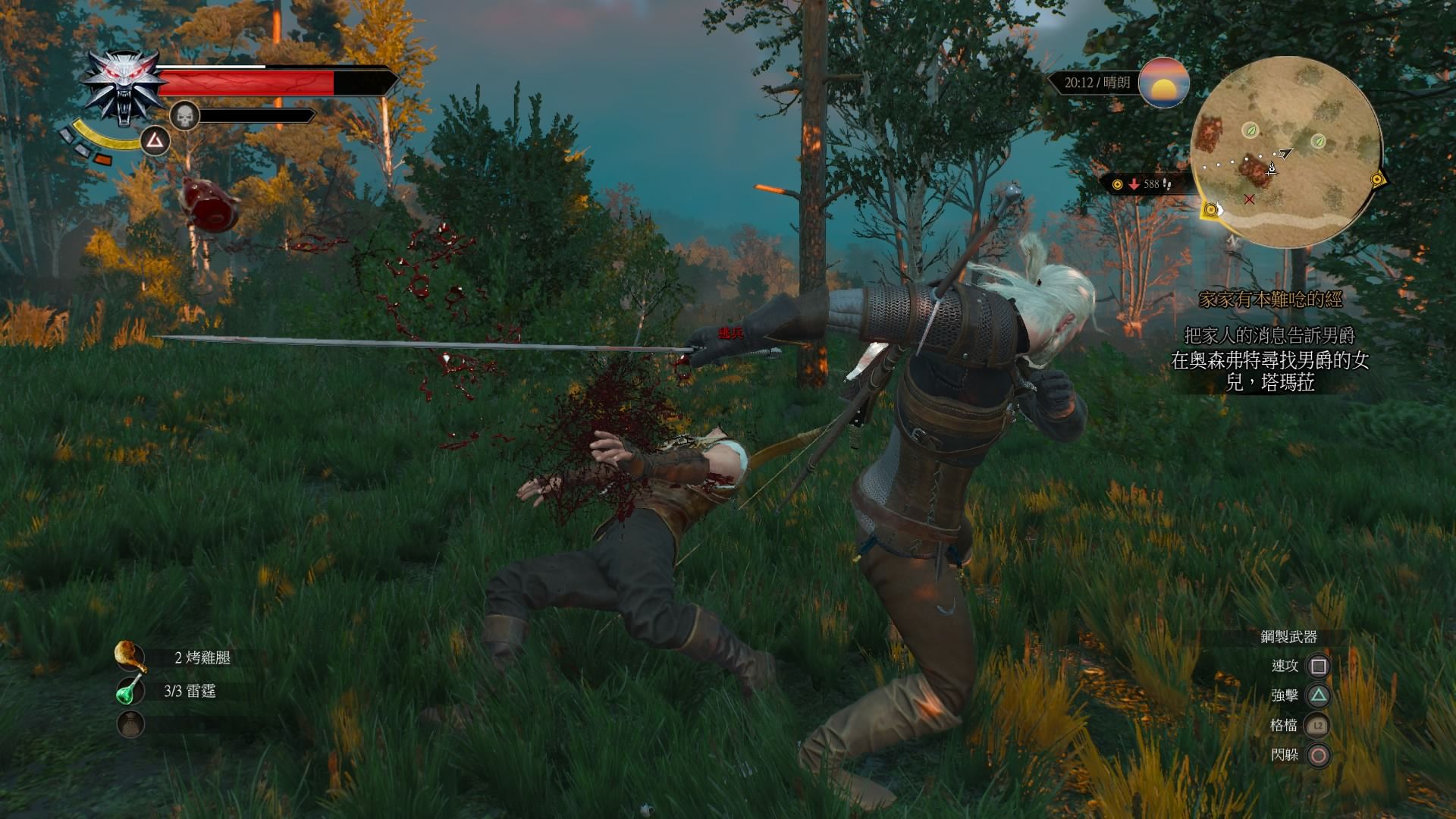Select the Thunderbolt potion slot
The width and height of the screenshot is (1456, 819).
point(130,691)
